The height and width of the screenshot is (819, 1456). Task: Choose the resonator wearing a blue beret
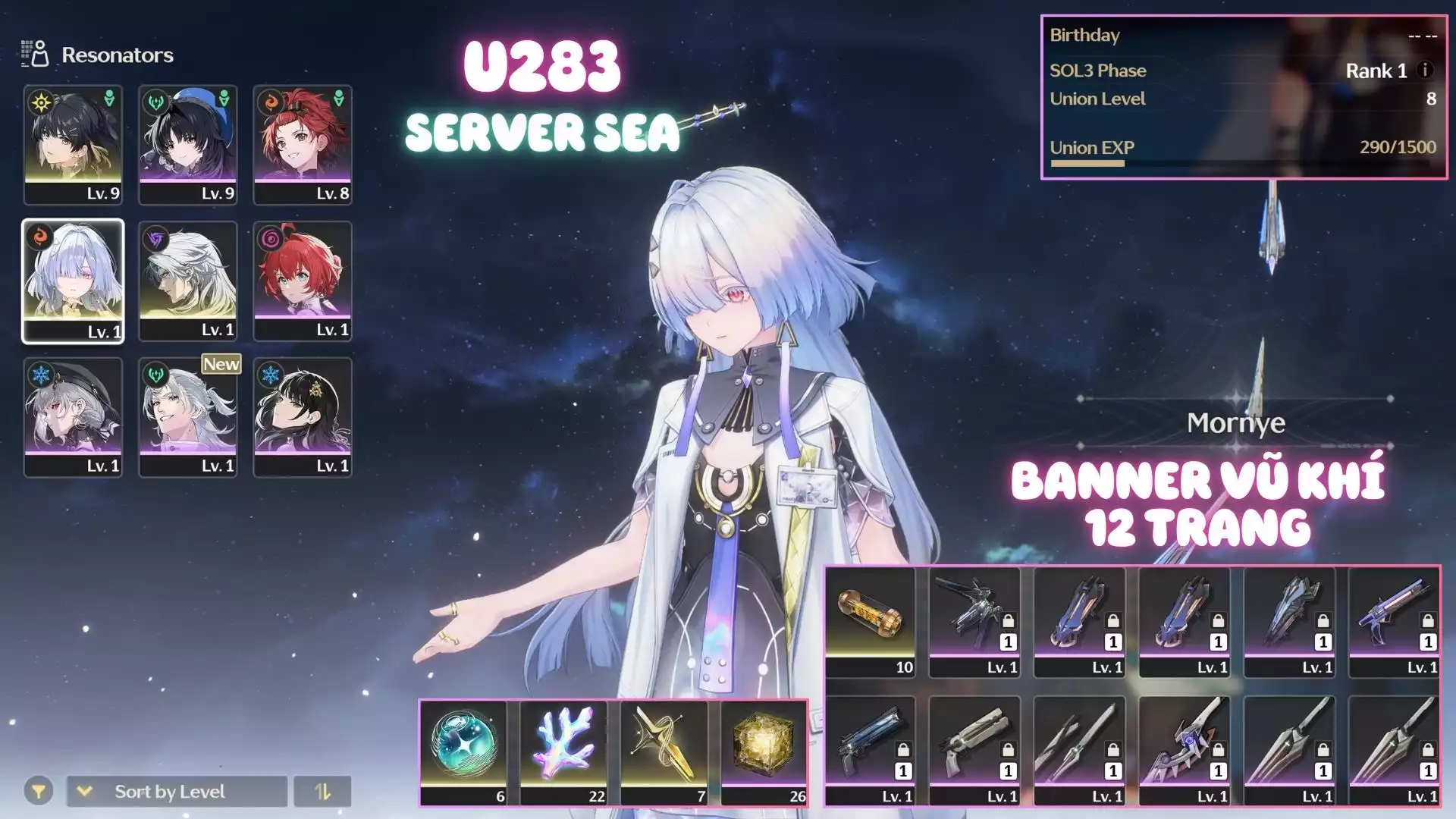[x=188, y=144]
